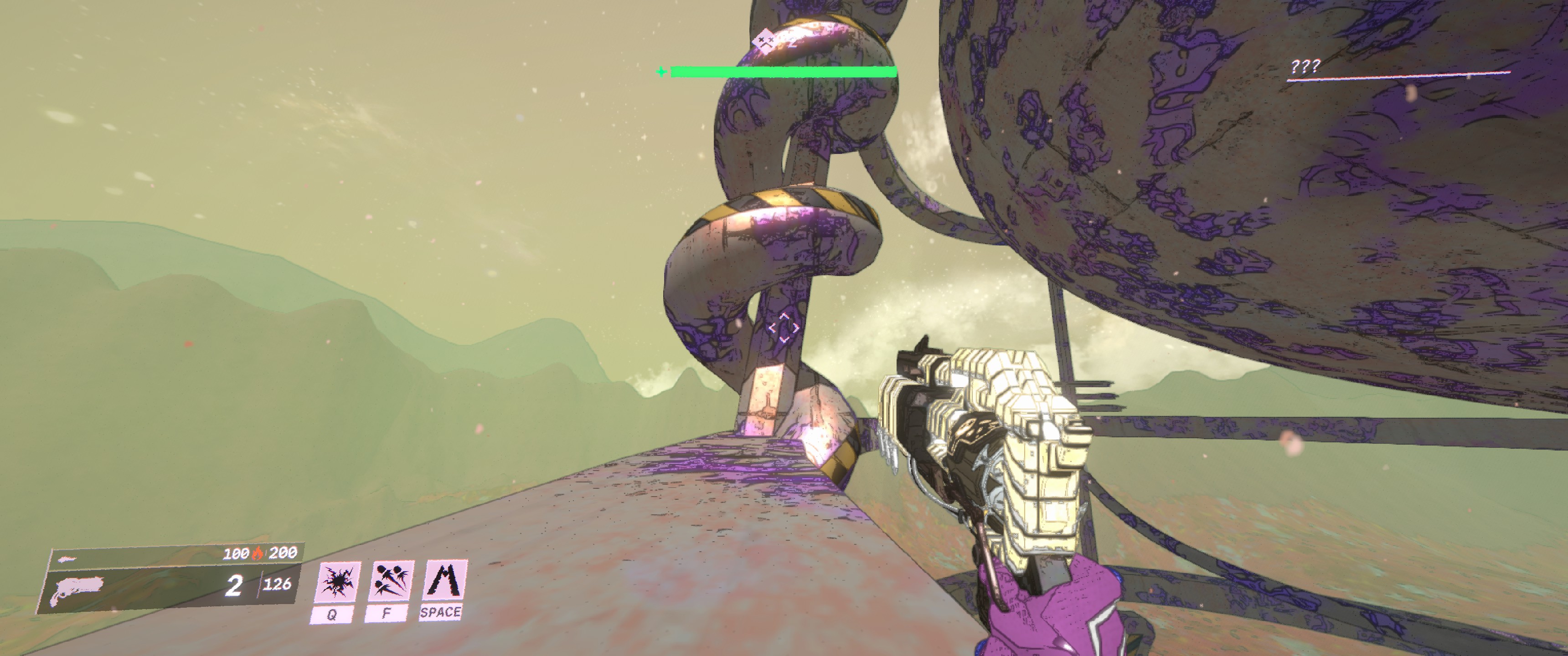Viewport: 1568px width, 656px height.
Task: Click the dead-face death counter icon
Action: pyautogui.click(x=764, y=42)
